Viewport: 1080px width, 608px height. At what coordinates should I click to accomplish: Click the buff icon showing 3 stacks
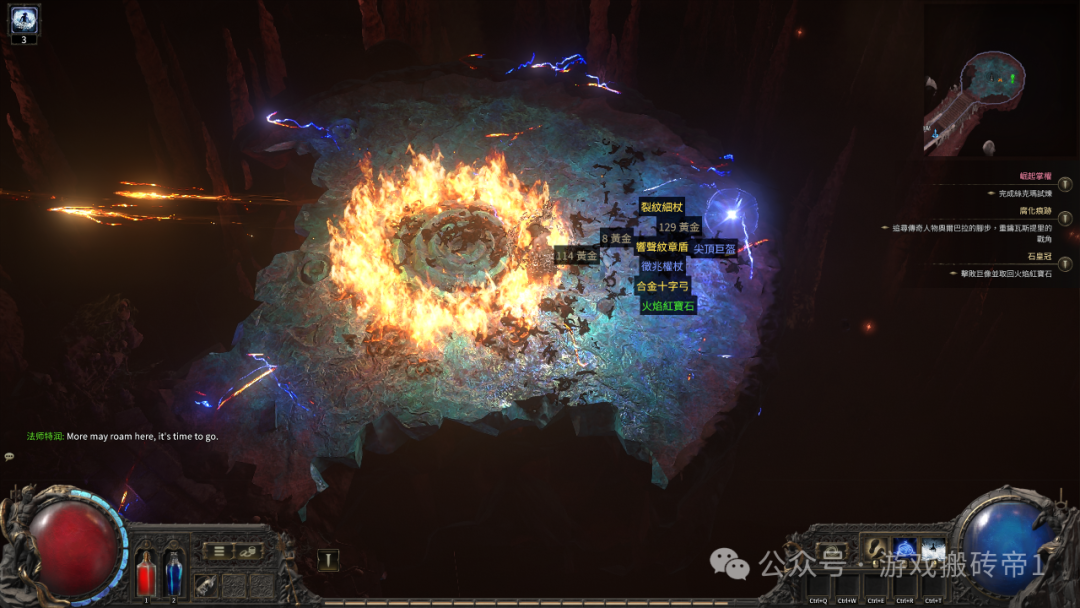point(24,18)
